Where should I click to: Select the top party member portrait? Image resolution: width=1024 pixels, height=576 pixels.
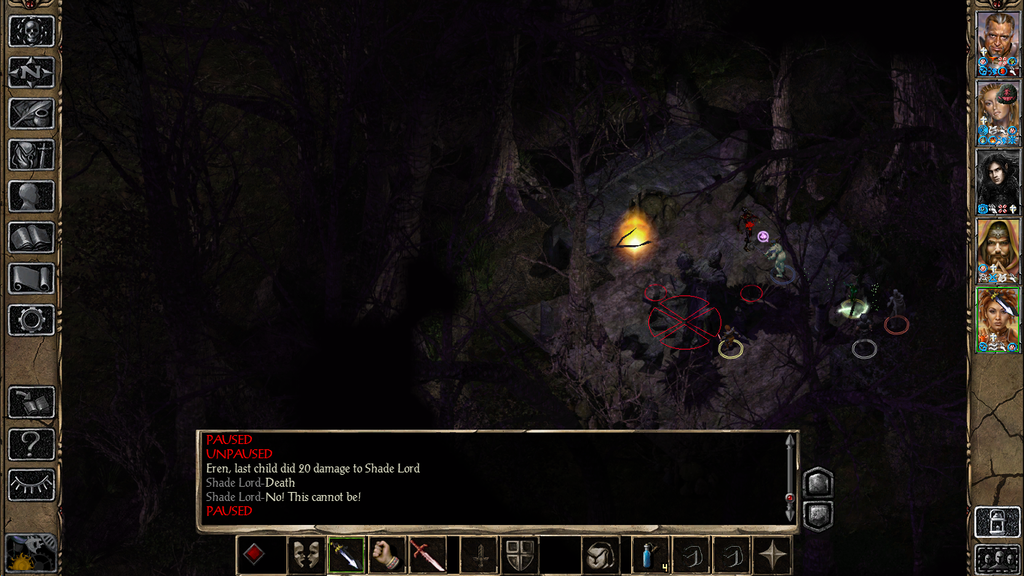tap(998, 41)
